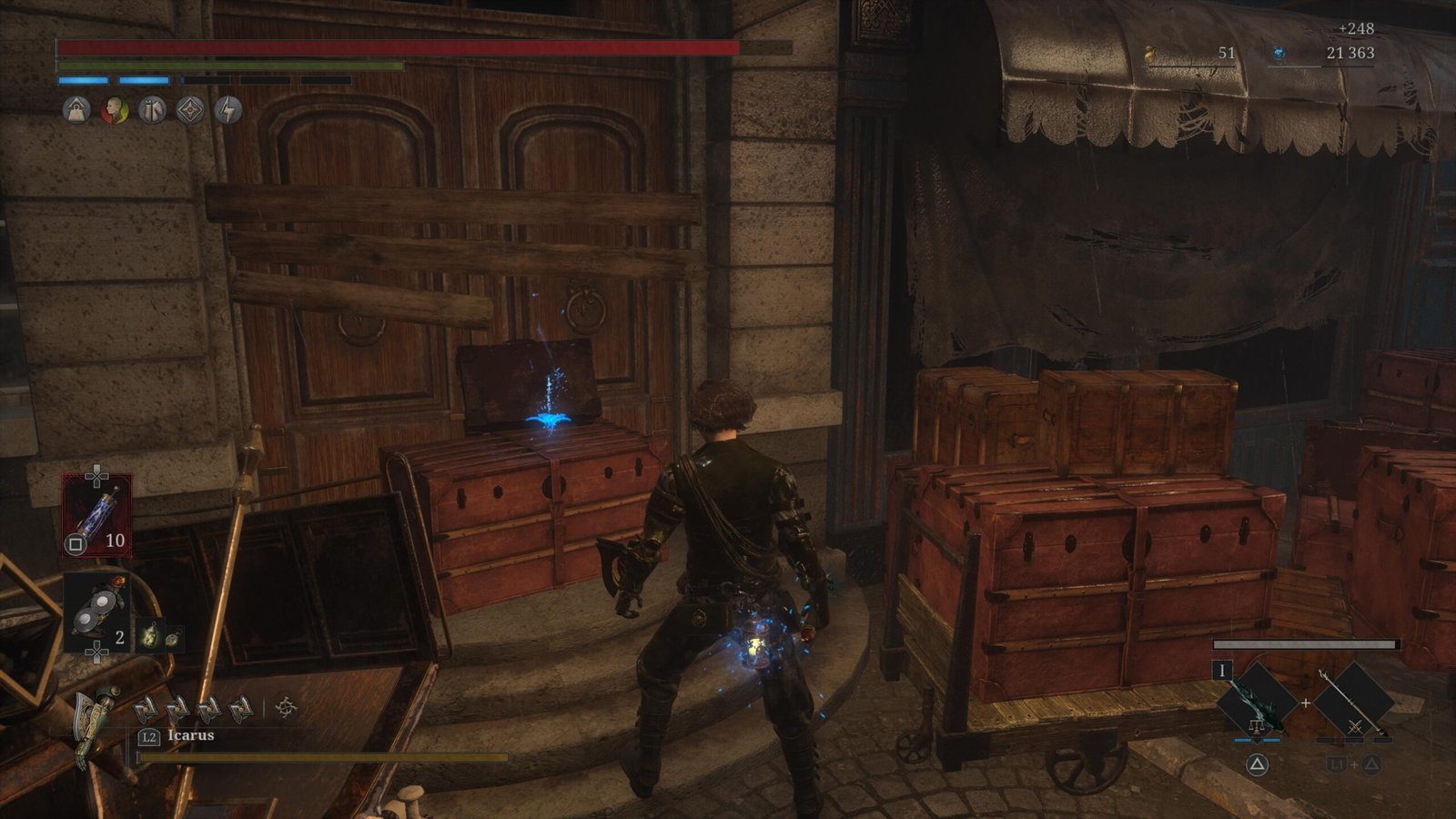Use the Pulse Cell item slot

tap(96, 515)
